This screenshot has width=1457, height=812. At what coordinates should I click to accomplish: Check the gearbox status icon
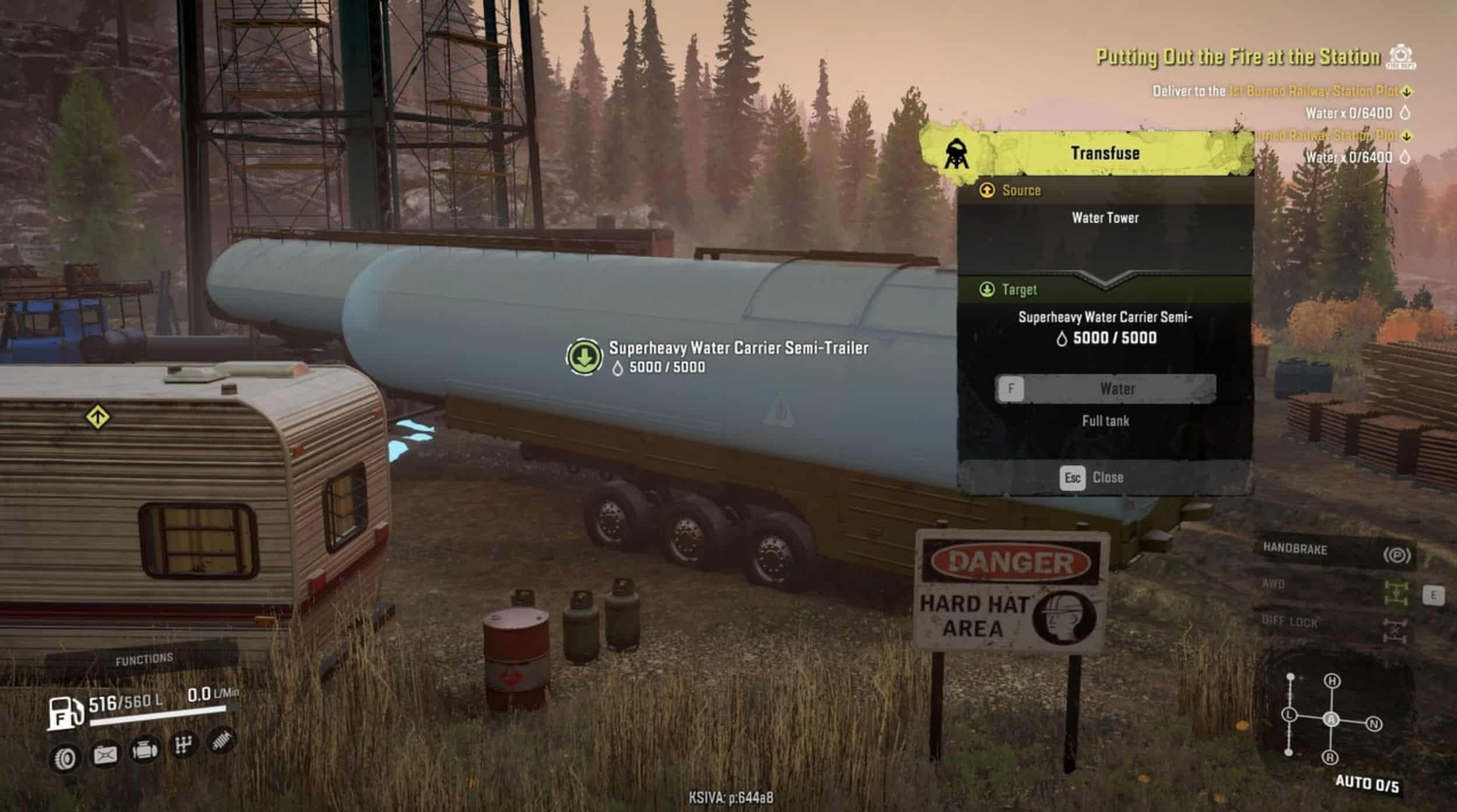pyautogui.click(x=183, y=745)
